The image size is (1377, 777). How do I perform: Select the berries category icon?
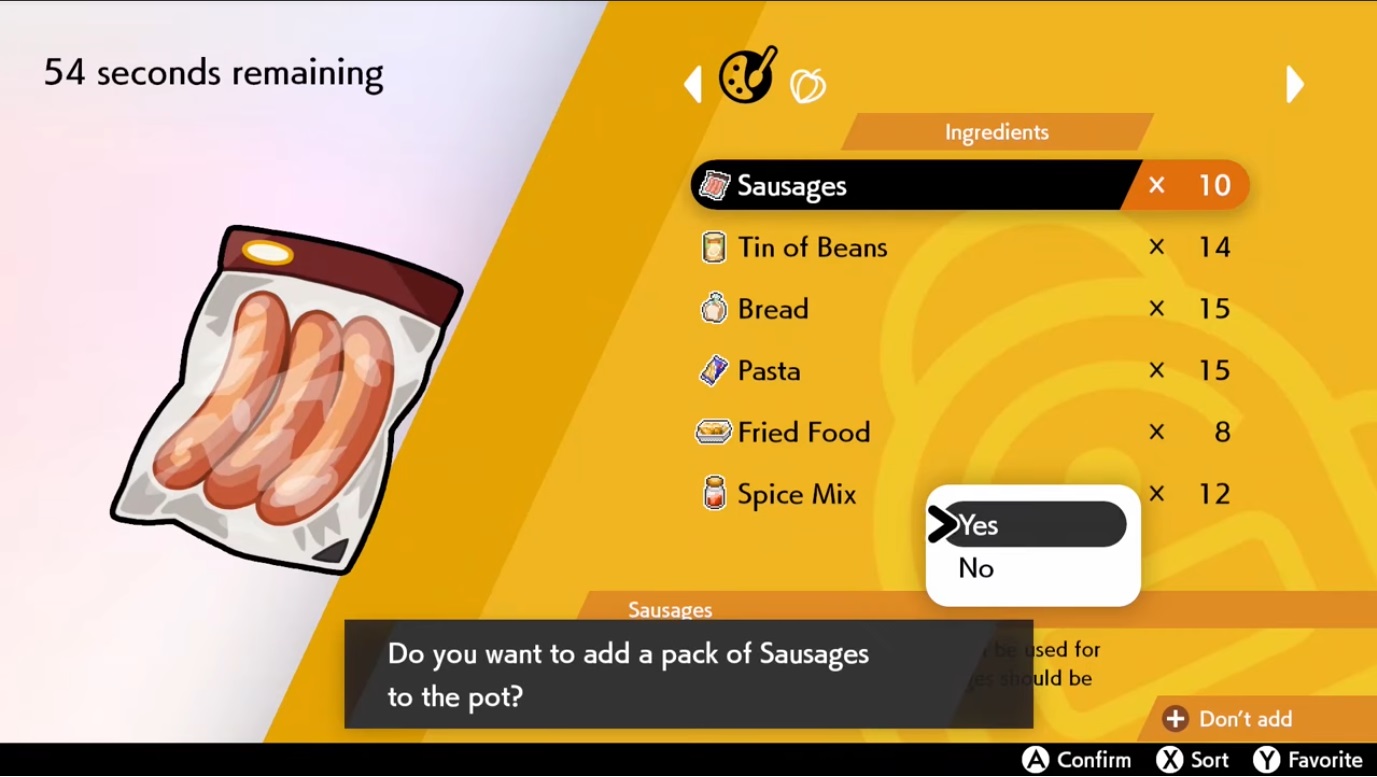(809, 85)
